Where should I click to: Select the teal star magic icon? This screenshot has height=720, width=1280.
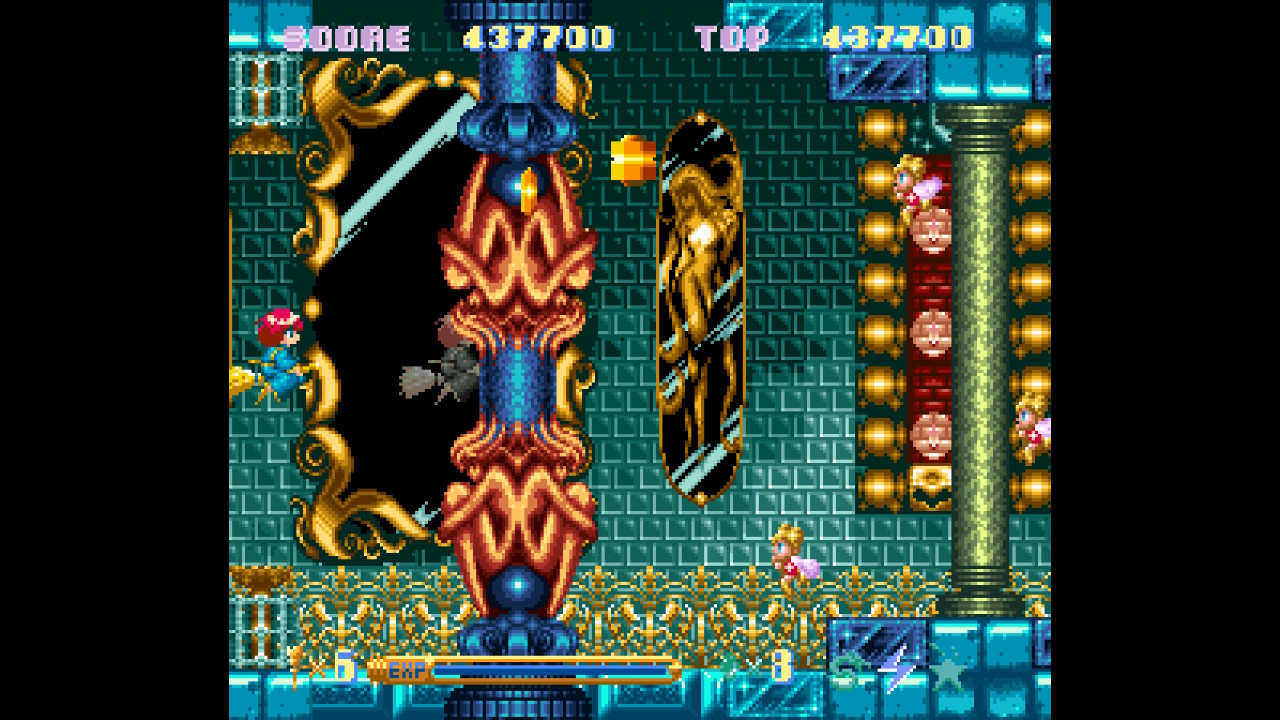(x=947, y=667)
